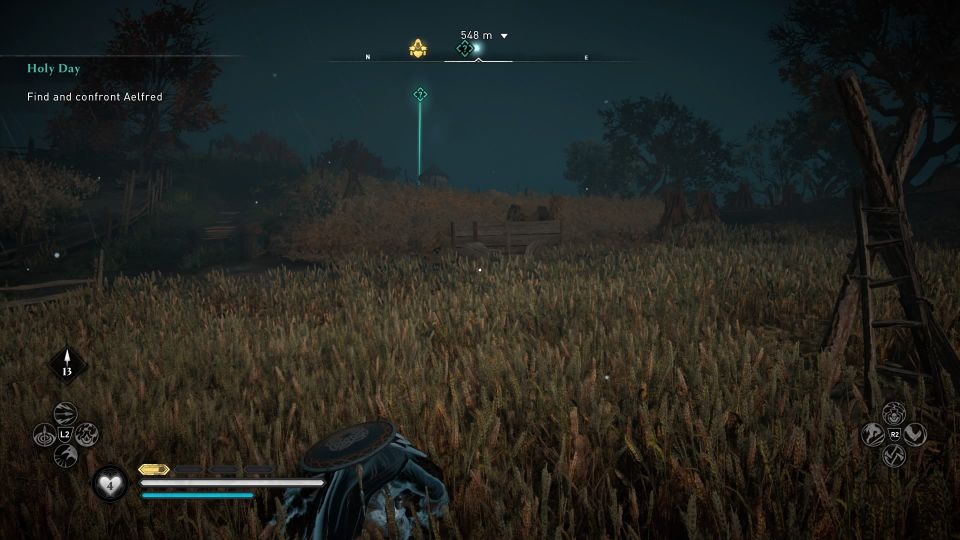Click the teal quest marker on compass

(464, 48)
